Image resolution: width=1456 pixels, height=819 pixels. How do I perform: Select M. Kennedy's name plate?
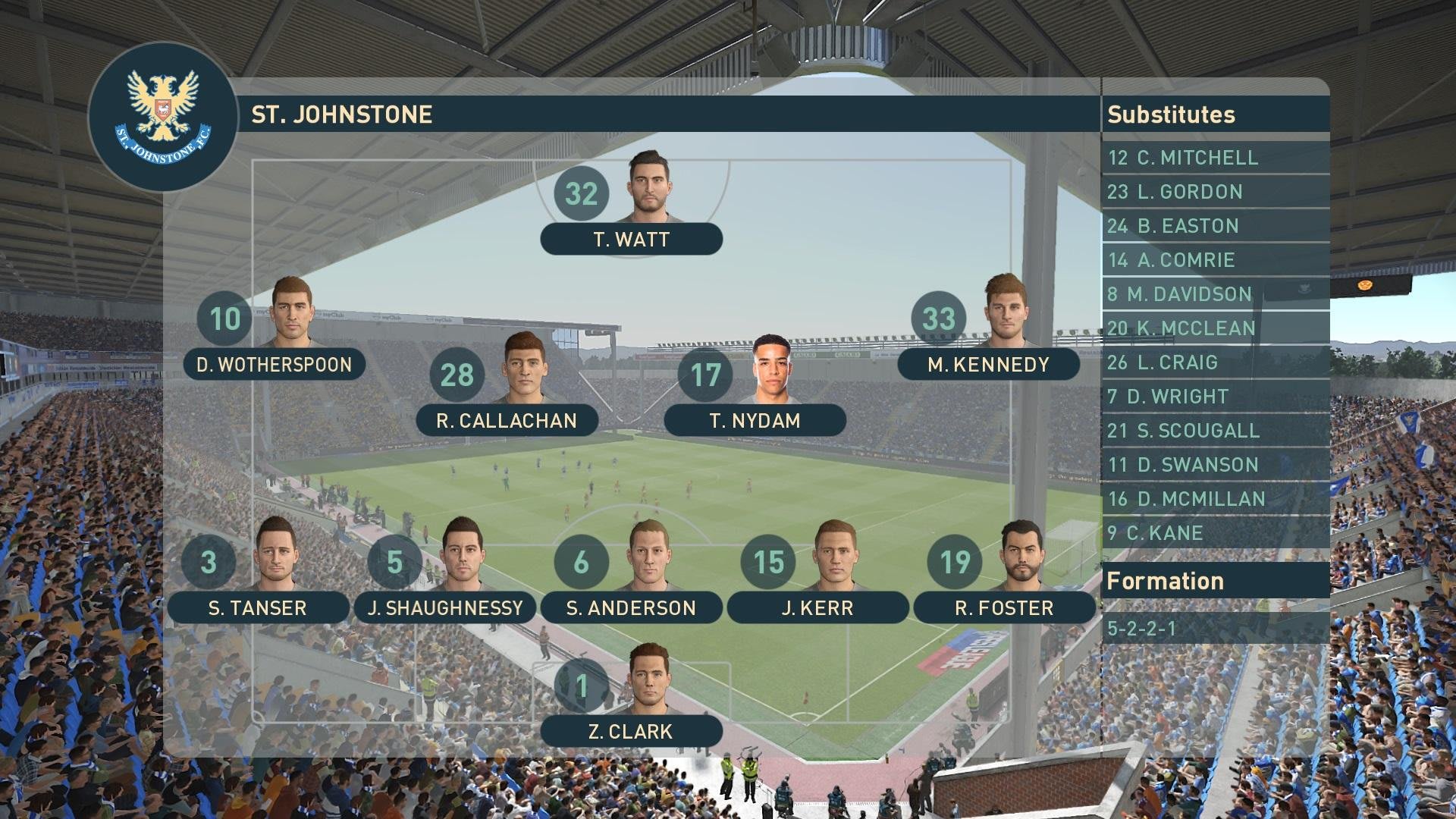(988, 365)
